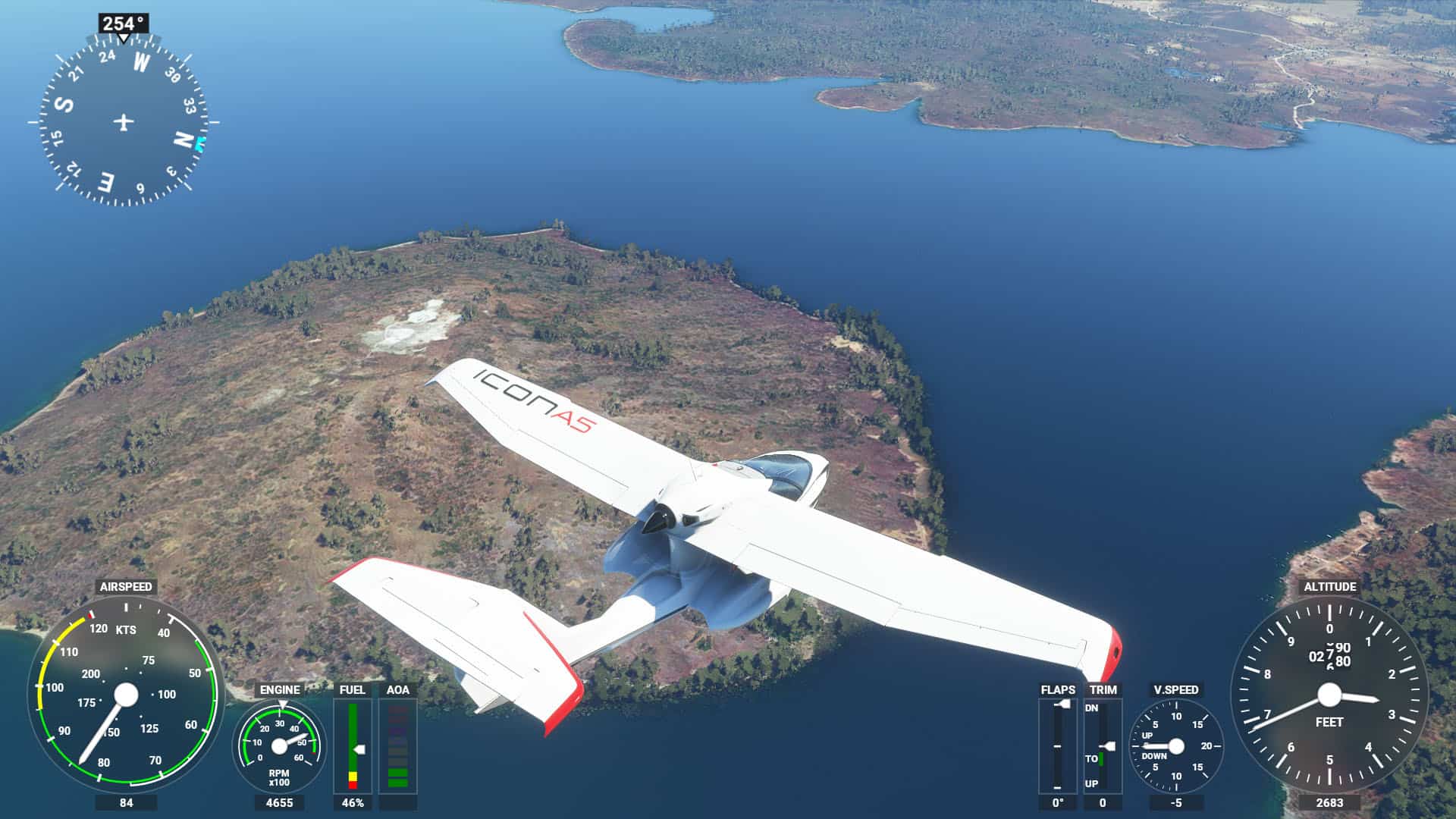Image resolution: width=1456 pixels, height=819 pixels.
Task: Select the TRIM position slider
Action: click(x=1103, y=745)
